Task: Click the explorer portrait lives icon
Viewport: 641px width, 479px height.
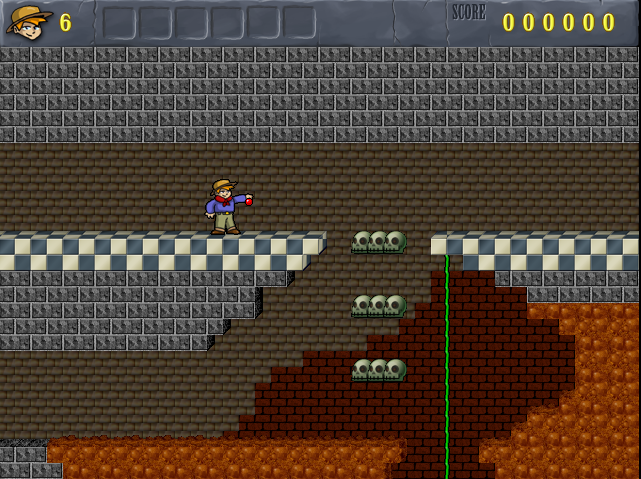Action: pyautogui.click(x=29, y=21)
